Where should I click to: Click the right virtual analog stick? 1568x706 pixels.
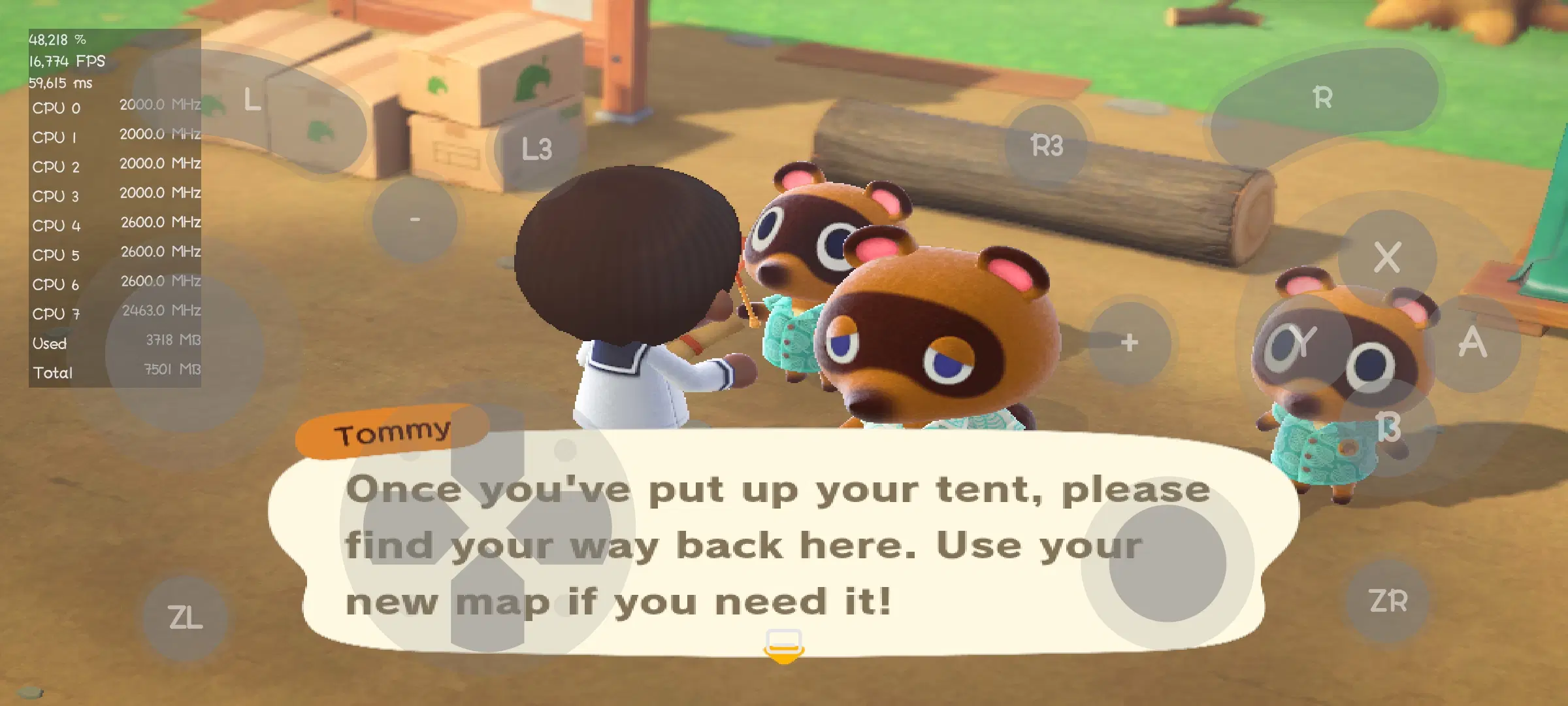tap(1167, 563)
